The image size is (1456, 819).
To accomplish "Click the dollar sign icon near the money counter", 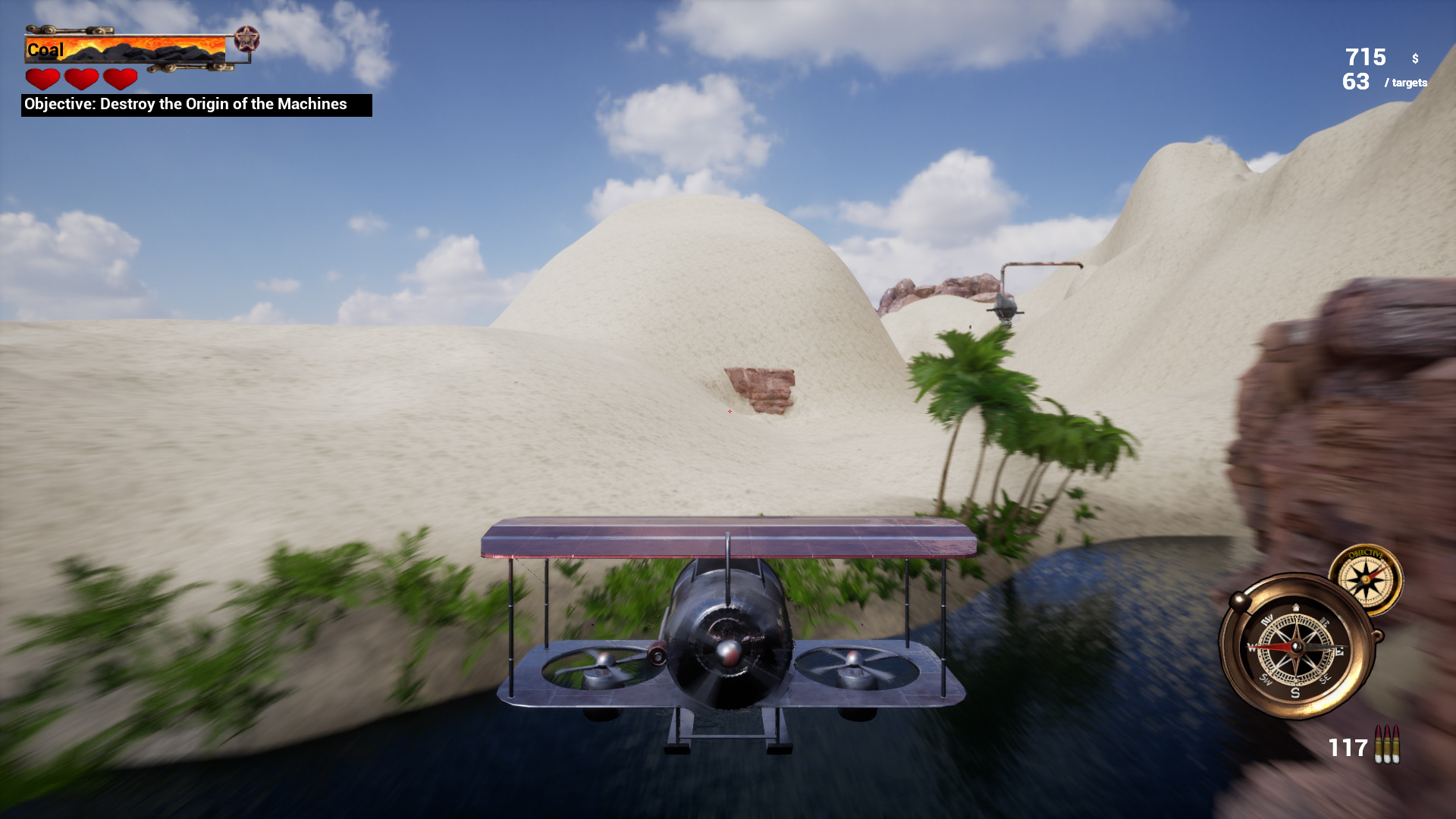I will [1414, 57].
